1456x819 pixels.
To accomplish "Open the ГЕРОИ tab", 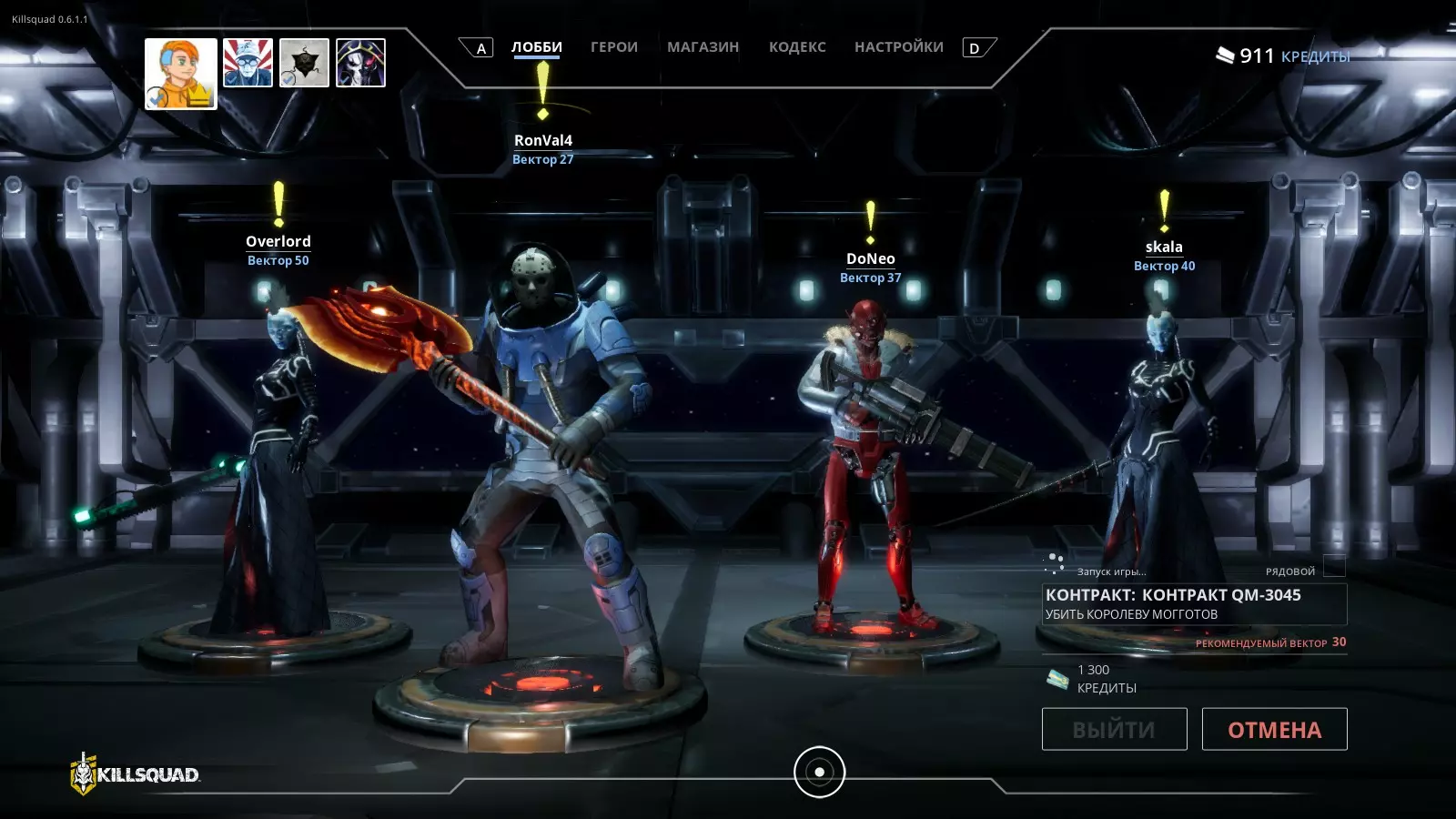I will (614, 47).
